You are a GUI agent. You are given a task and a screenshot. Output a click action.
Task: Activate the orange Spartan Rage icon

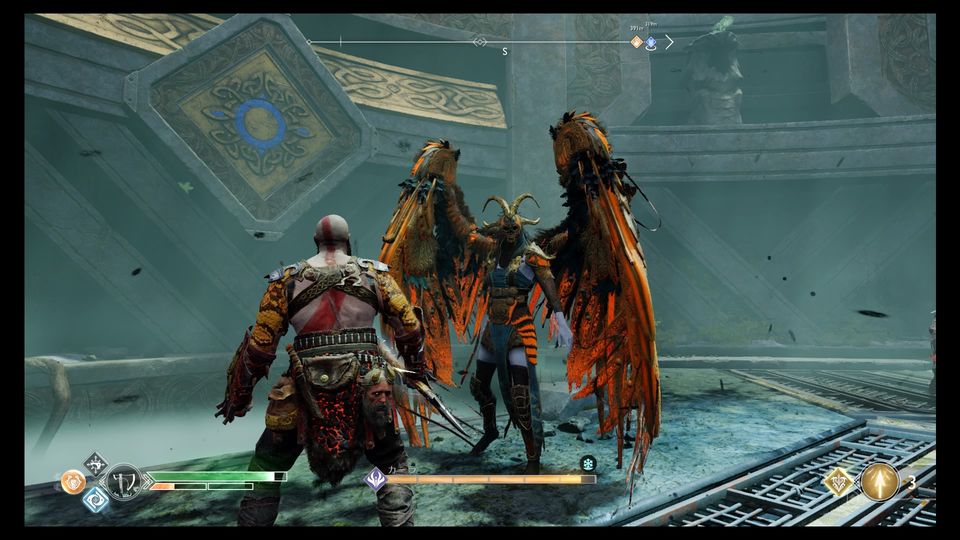point(73,482)
